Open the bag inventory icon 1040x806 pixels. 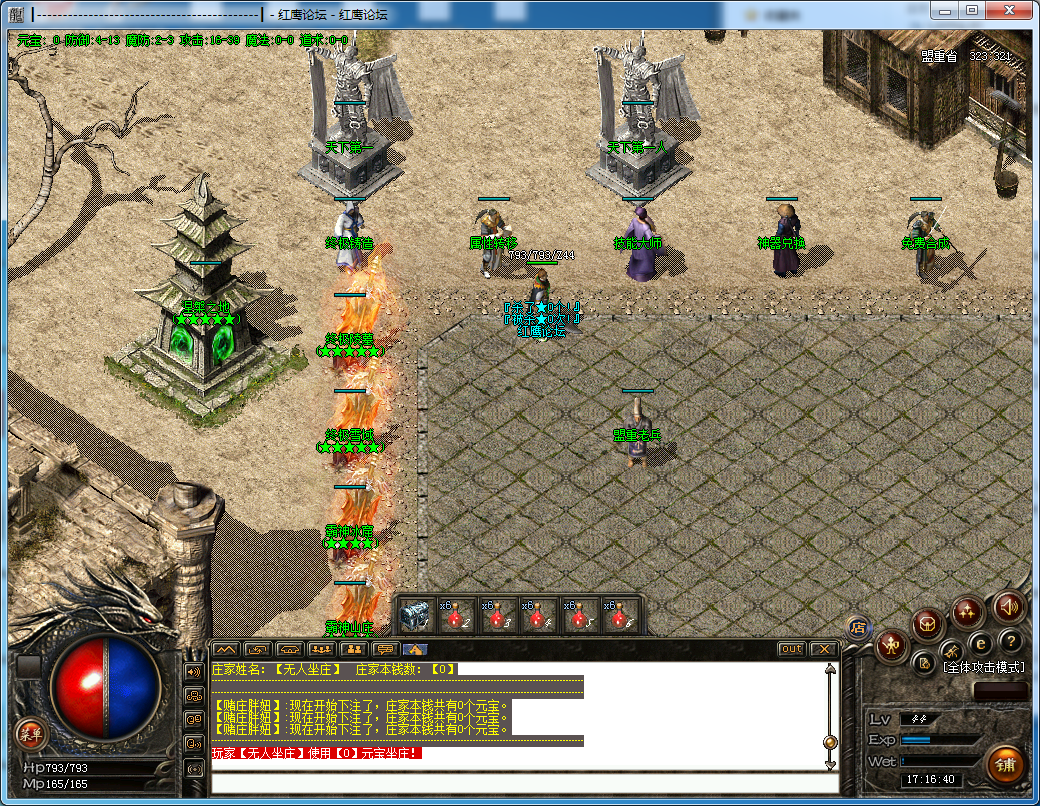[x=928, y=625]
